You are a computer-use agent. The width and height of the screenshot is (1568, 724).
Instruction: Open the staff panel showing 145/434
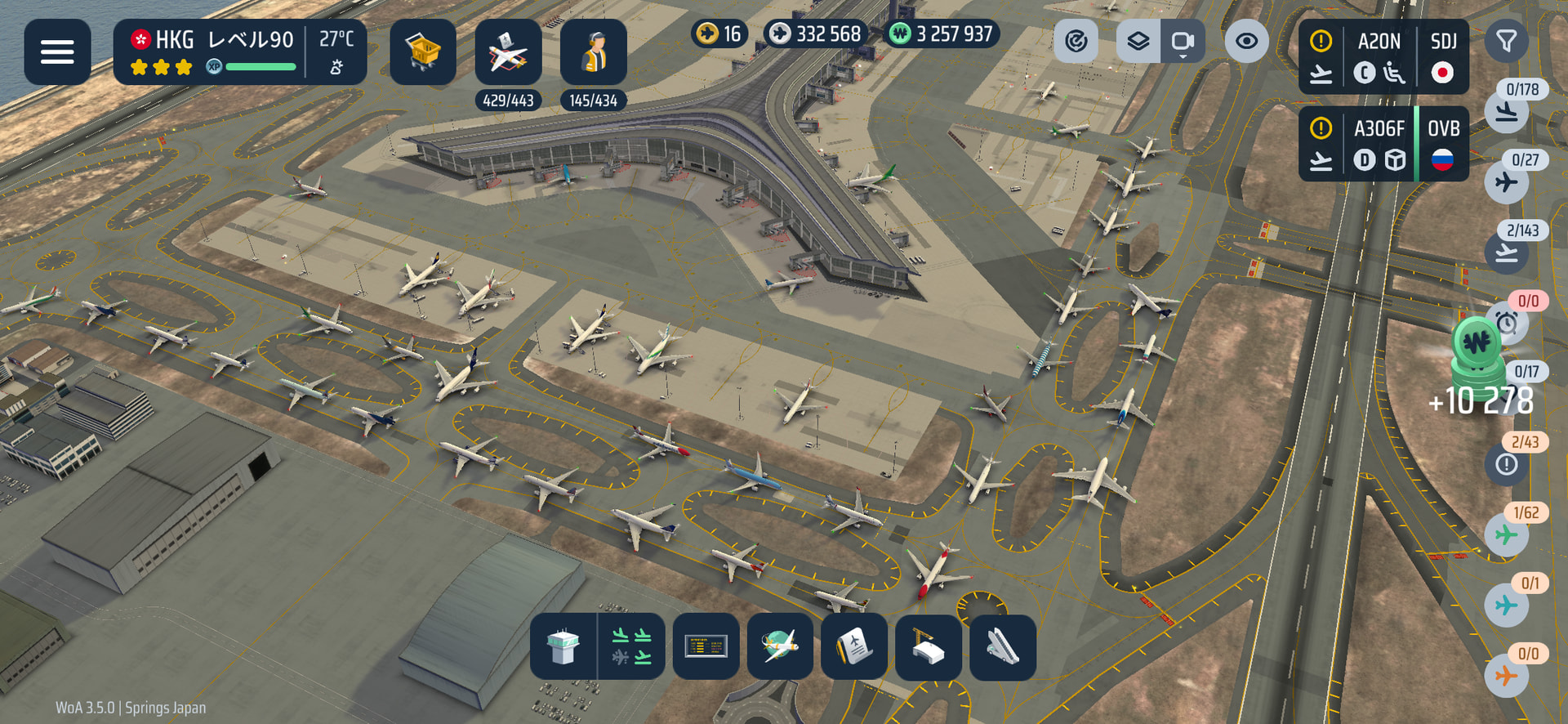tap(594, 52)
